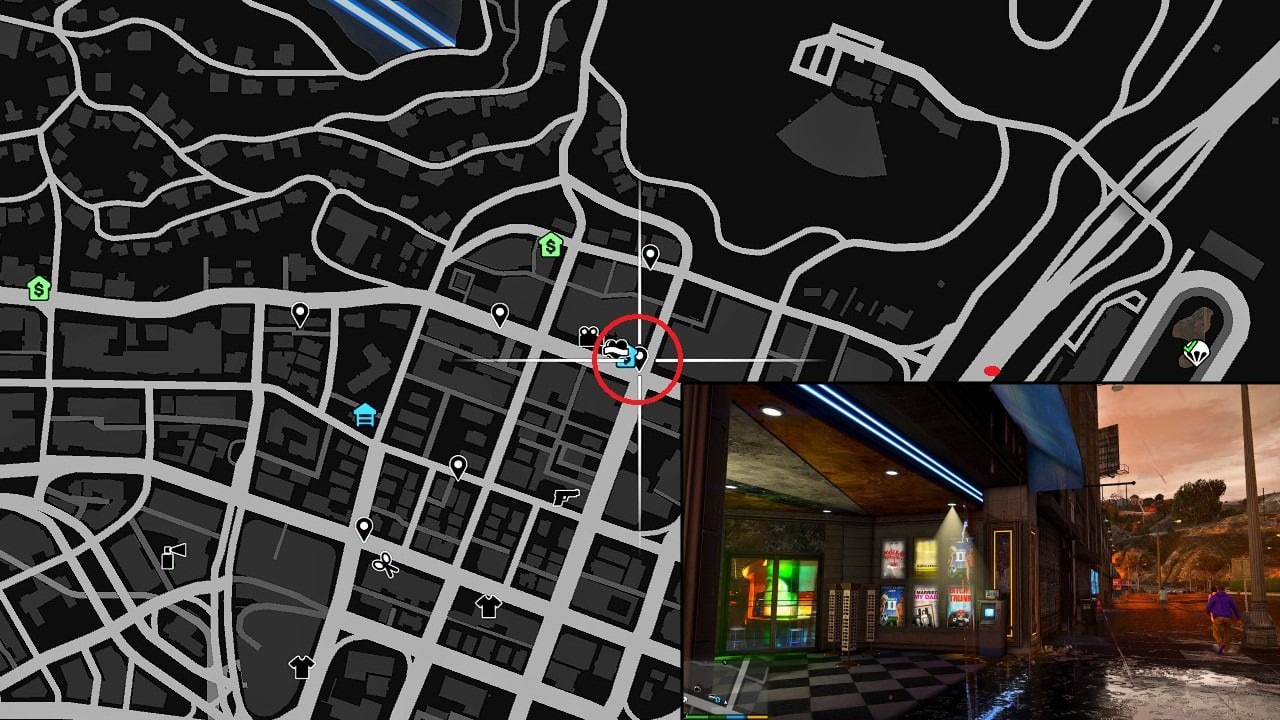The height and width of the screenshot is (720, 1280).
Task: Click the blue marker beneath the circled car blip
Action: tap(626, 362)
